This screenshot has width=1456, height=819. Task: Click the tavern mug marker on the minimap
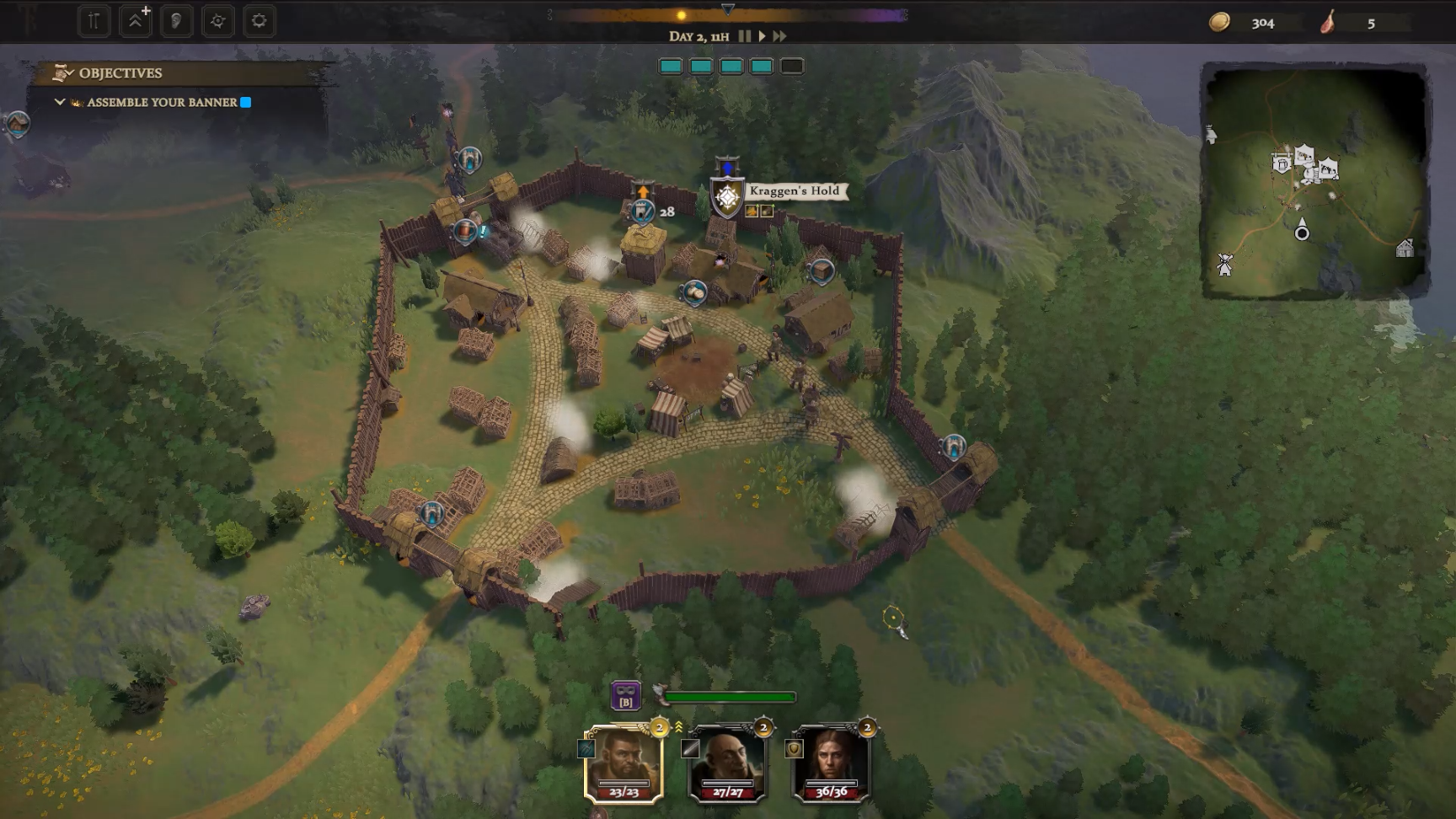(1282, 163)
